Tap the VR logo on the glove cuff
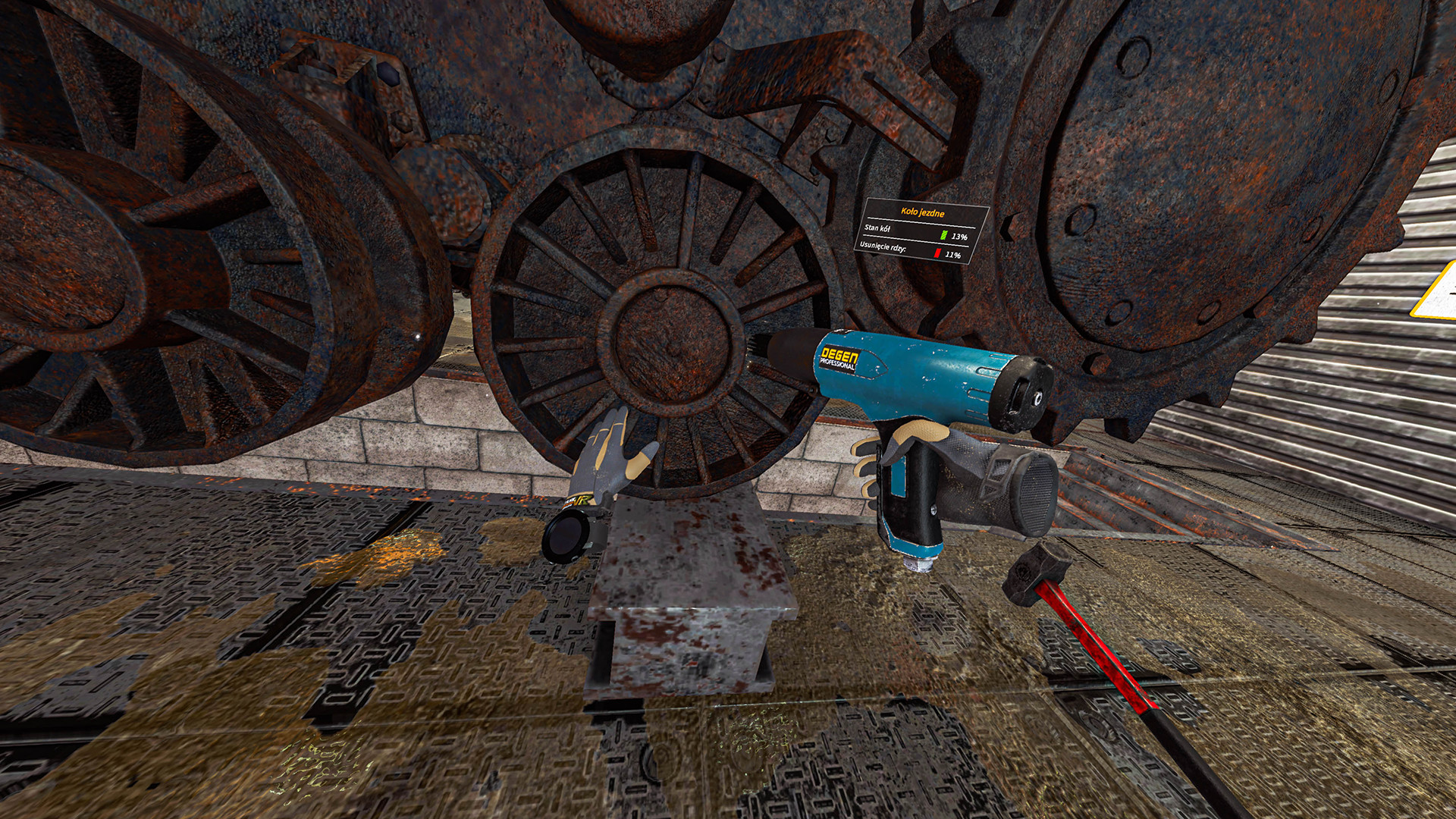This screenshot has height=819, width=1456. [580, 501]
